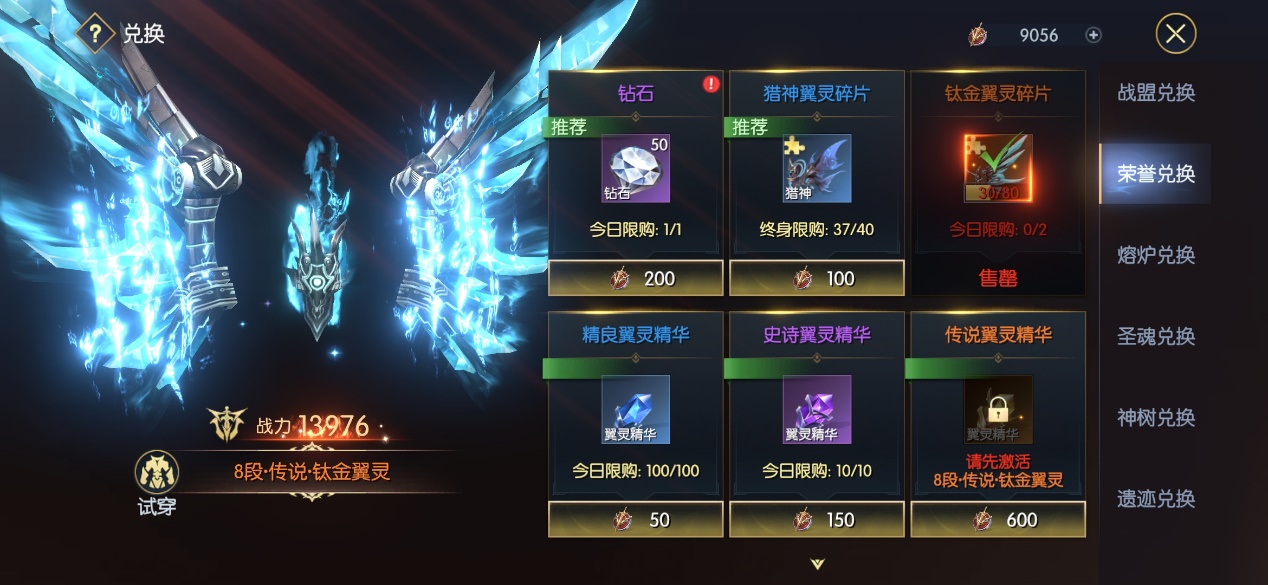Screen dimensions: 1268x585
Task: Select the 荣誉兑换 tab
Action: [1156, 174]
